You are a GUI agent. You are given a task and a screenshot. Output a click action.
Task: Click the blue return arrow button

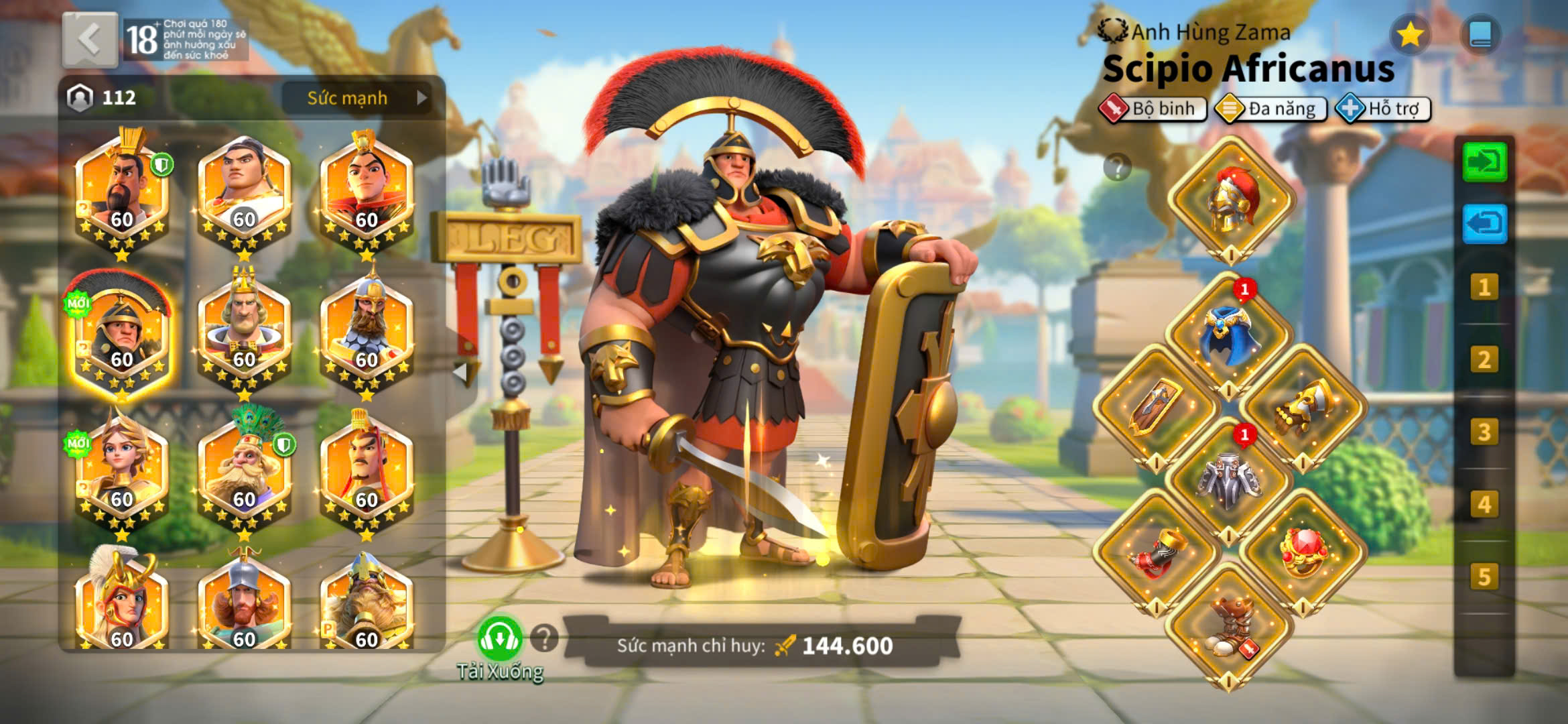[1484, 223]
